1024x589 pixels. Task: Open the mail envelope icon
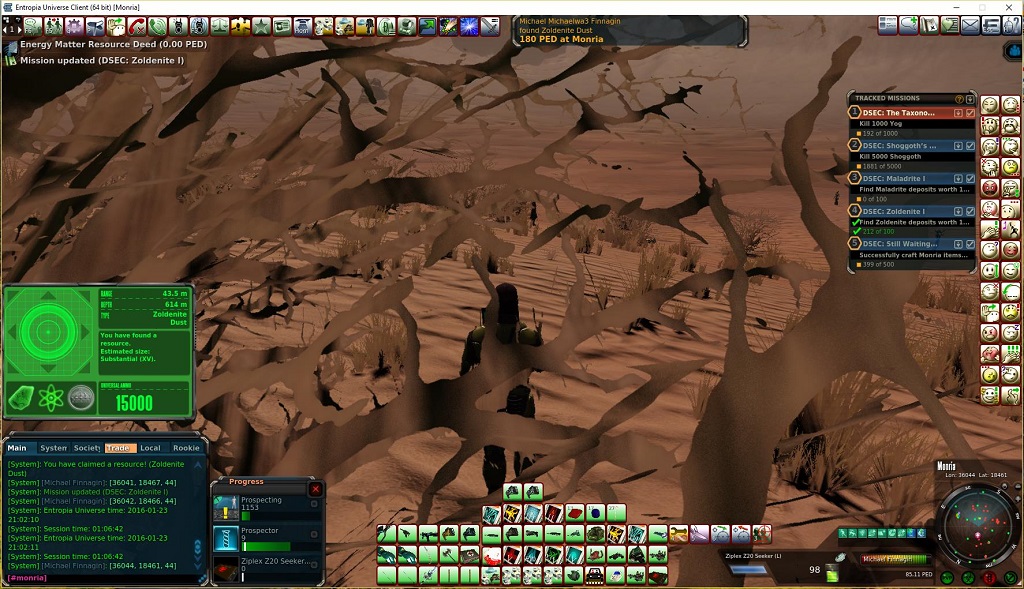point(969,25)
